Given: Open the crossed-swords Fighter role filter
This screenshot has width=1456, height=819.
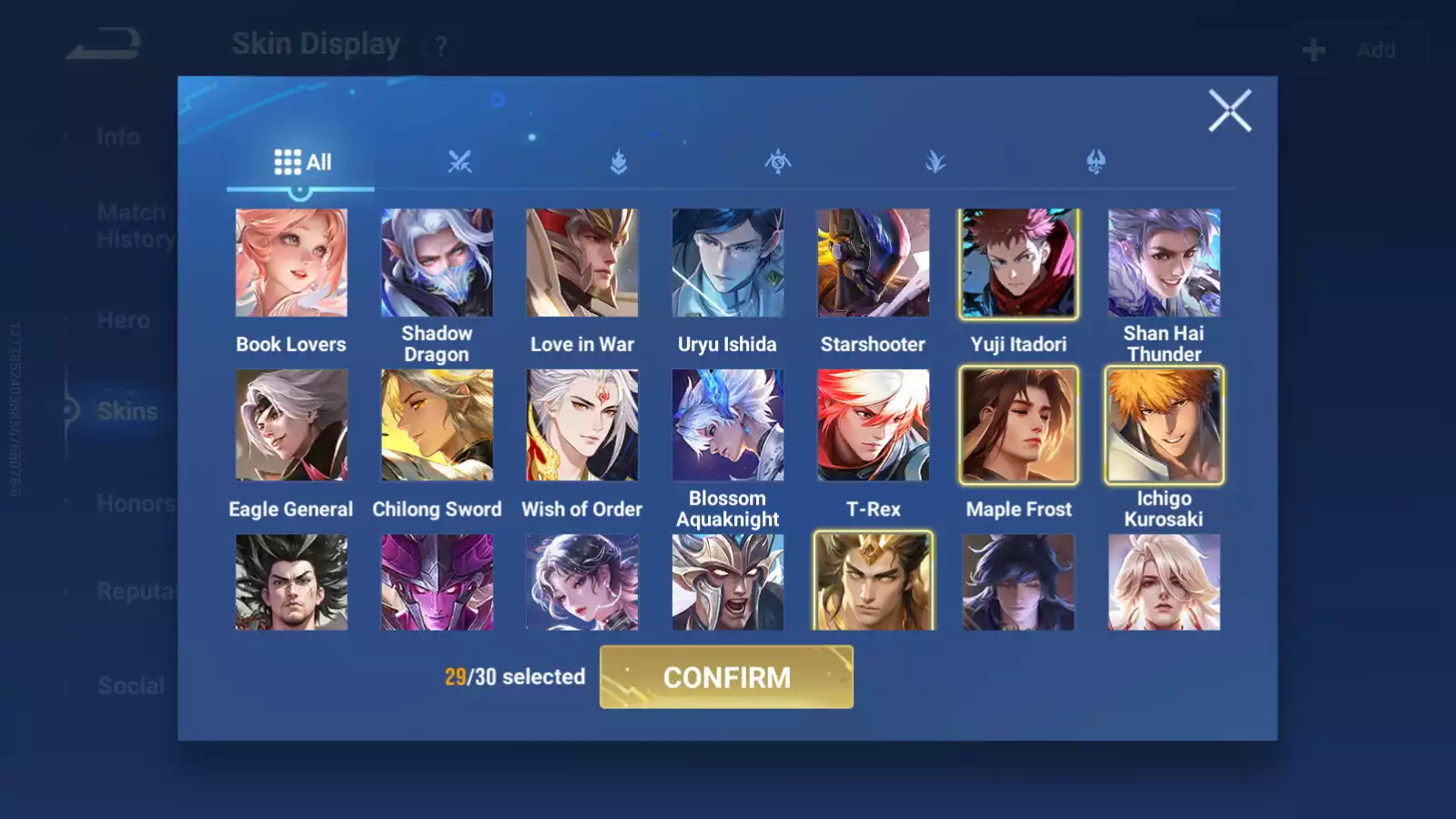Looking at the screenshot, I should pyautogui.click(x=460, y=161).
